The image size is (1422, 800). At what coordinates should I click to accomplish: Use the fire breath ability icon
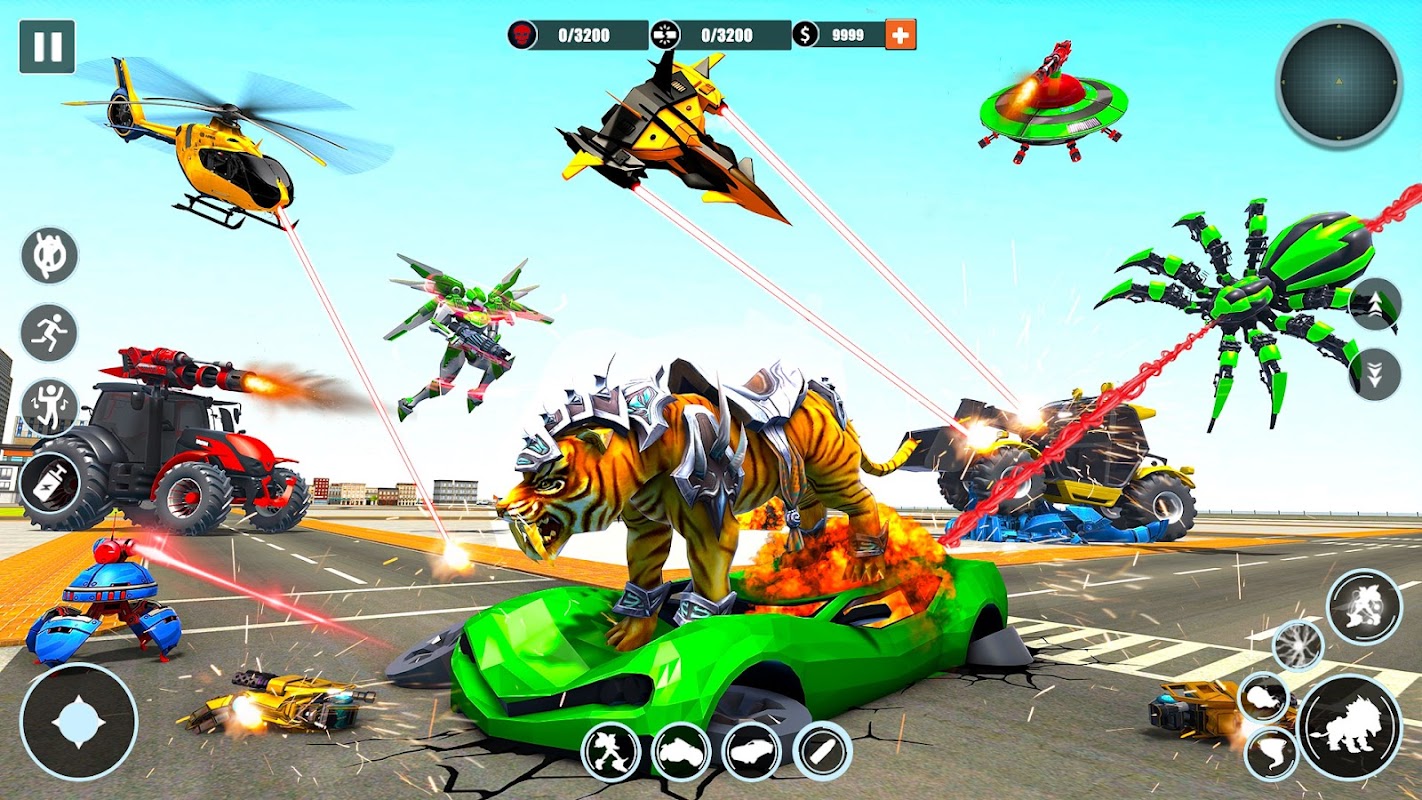point(1263,696)
